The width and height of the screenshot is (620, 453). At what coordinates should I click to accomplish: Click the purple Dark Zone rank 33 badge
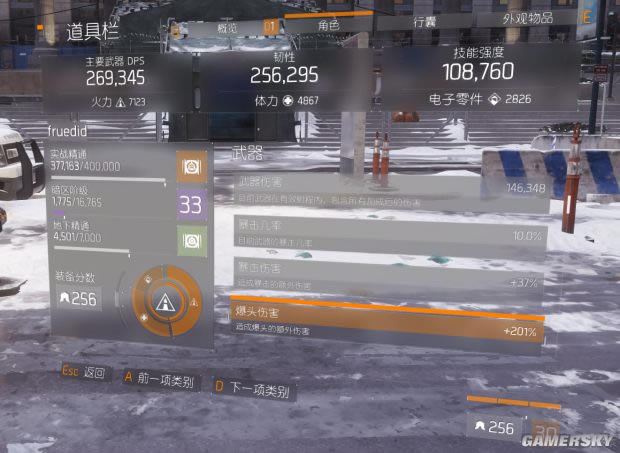coord(191,206)
